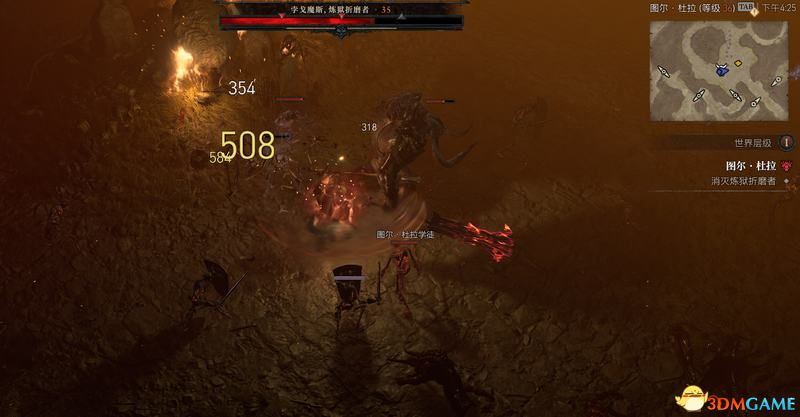
Task: Select the 图尔·杜拉 quest tracker entry
Action: click(x=751, y=166)
